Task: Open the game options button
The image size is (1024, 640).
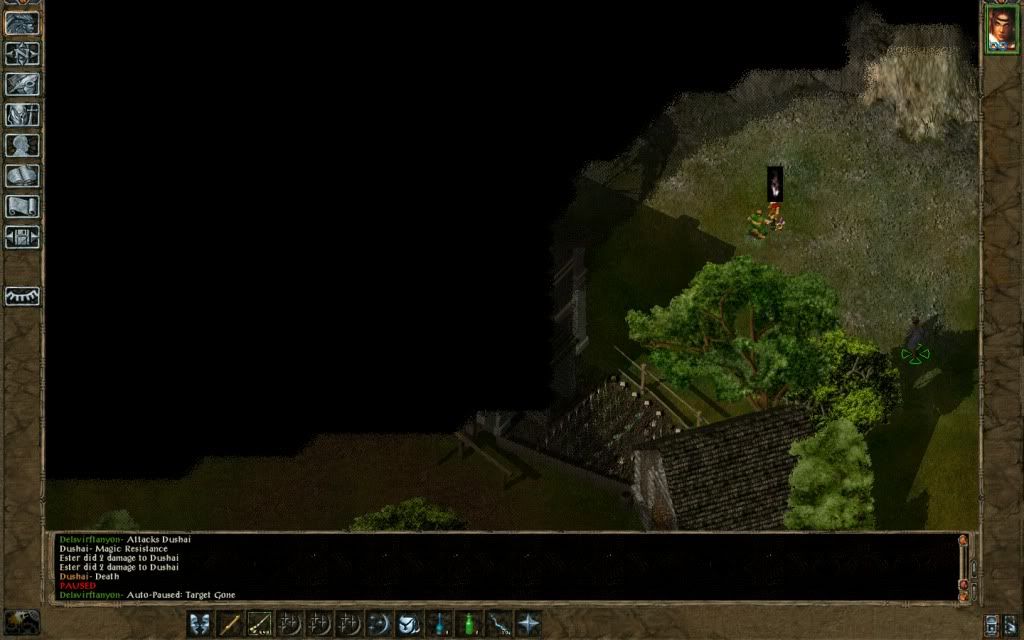Action: pos(22,237)
